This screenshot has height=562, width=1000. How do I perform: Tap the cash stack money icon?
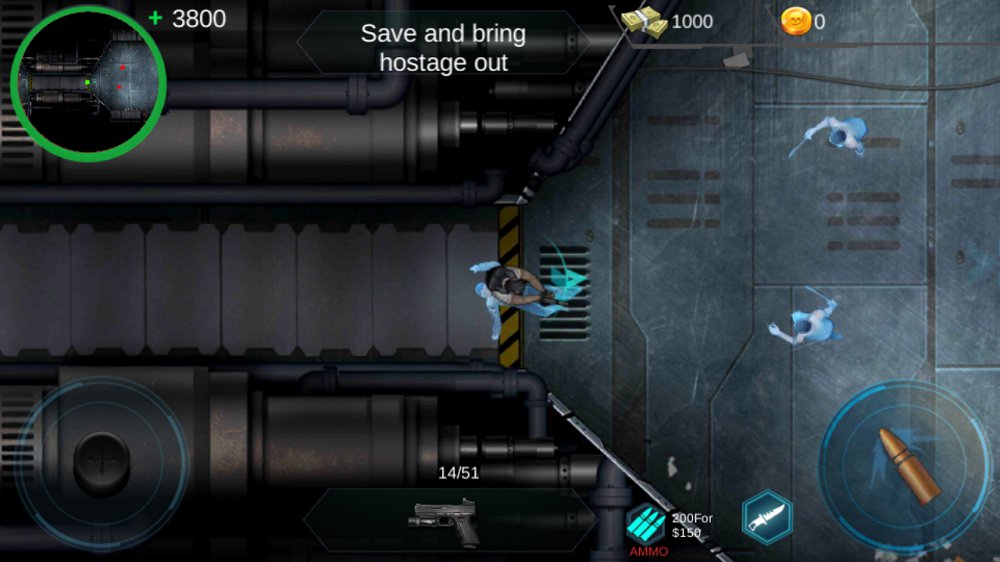click(644, 22)
